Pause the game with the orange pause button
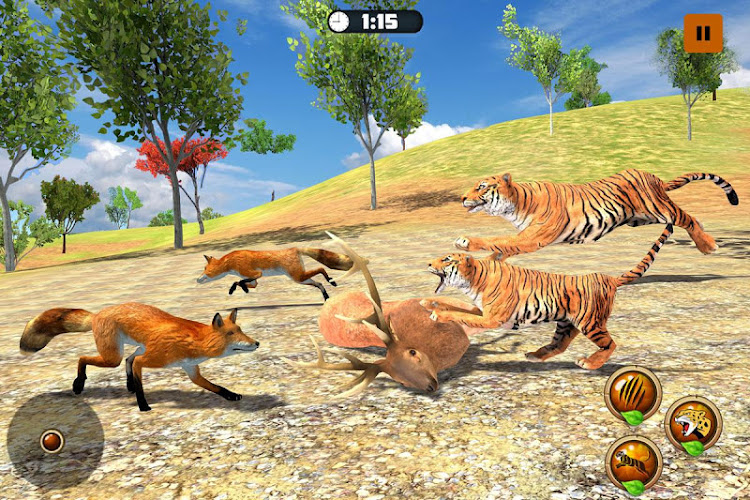Image resolution: width=750 pixels, height=500 pixels. [x=703, y=33]
